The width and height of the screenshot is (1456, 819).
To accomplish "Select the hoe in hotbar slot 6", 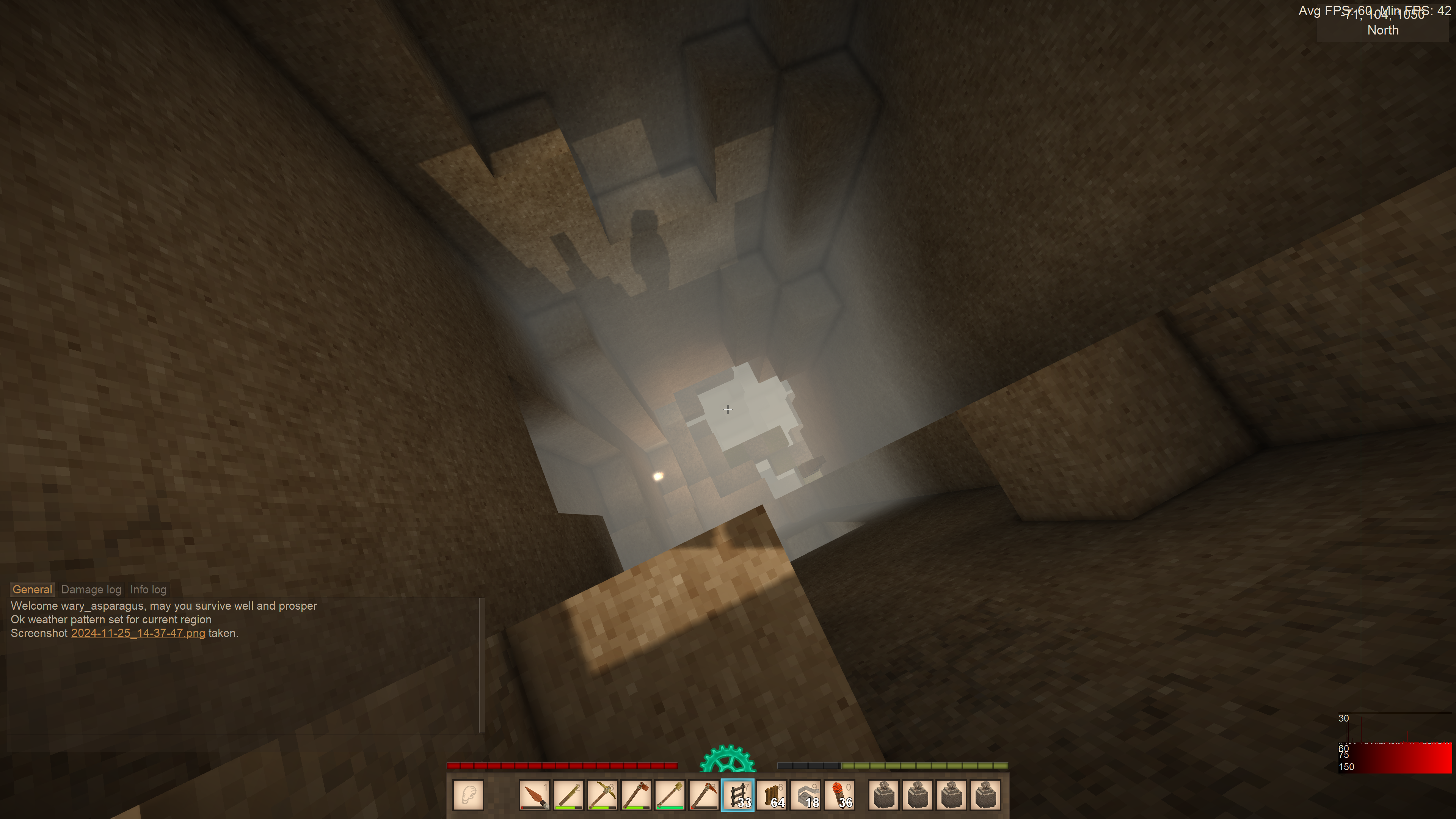I will [704, 795].
